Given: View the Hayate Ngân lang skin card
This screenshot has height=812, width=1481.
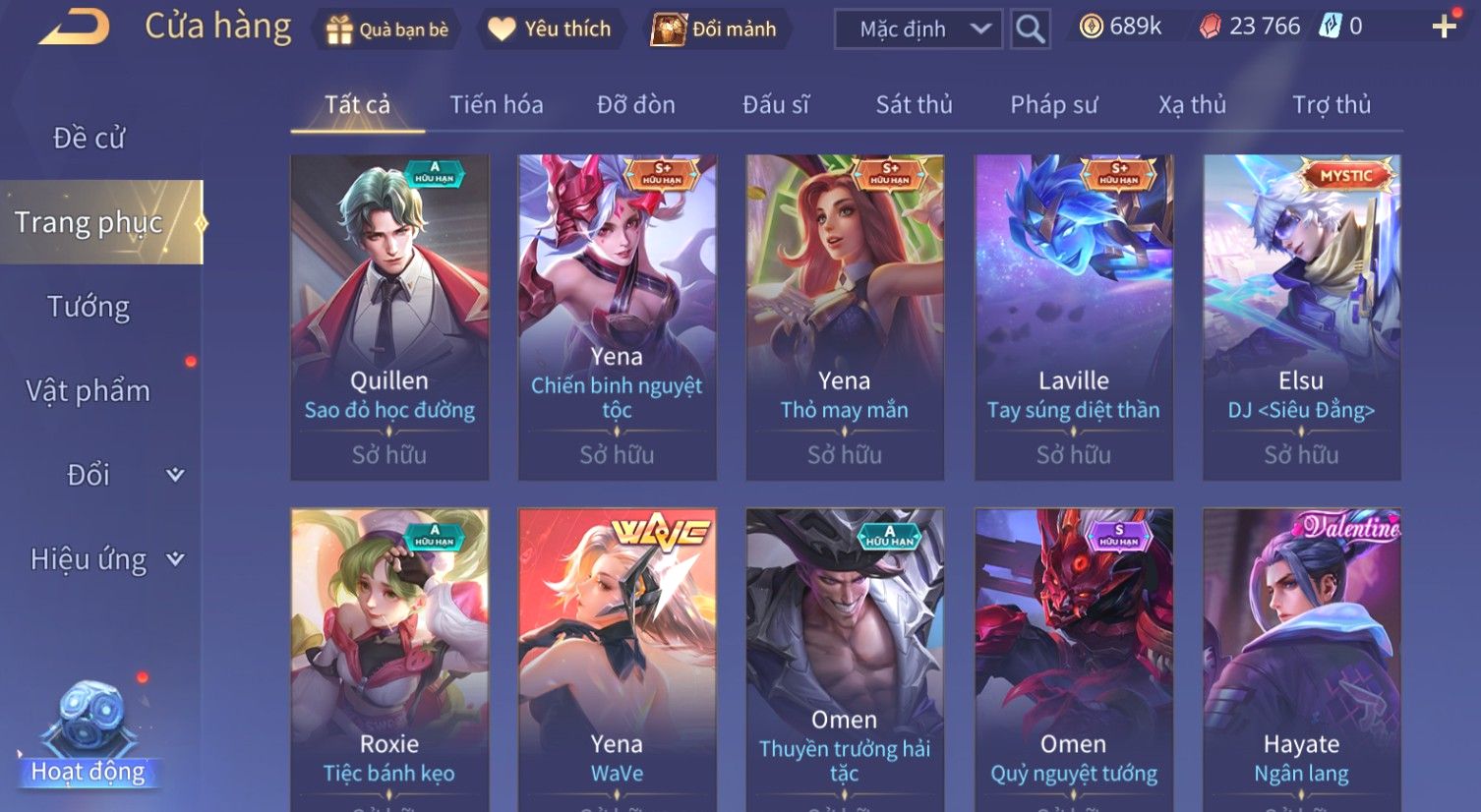Looking at the screenshot, I should pyautogui.click(x=1301, y=659).
